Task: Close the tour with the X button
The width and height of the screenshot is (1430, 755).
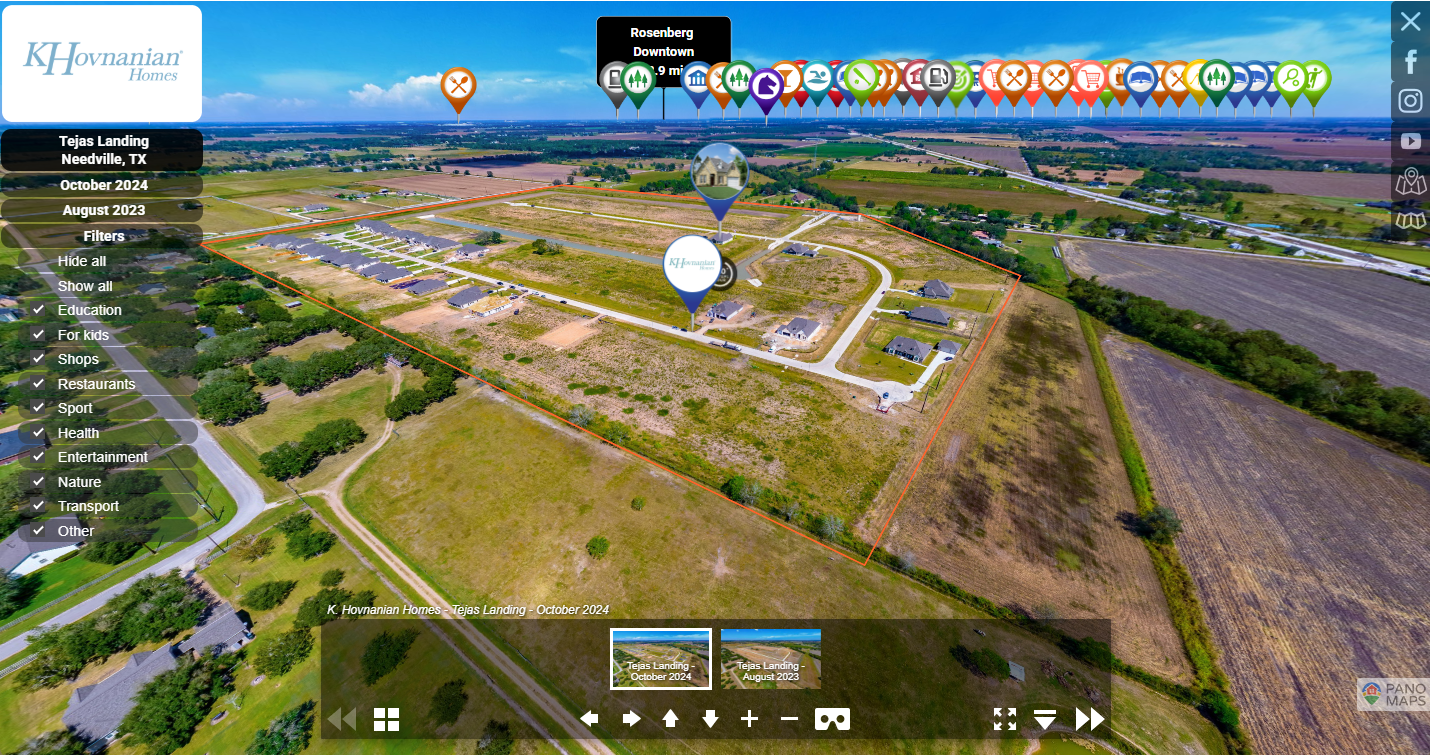Action: point(1410,21)
